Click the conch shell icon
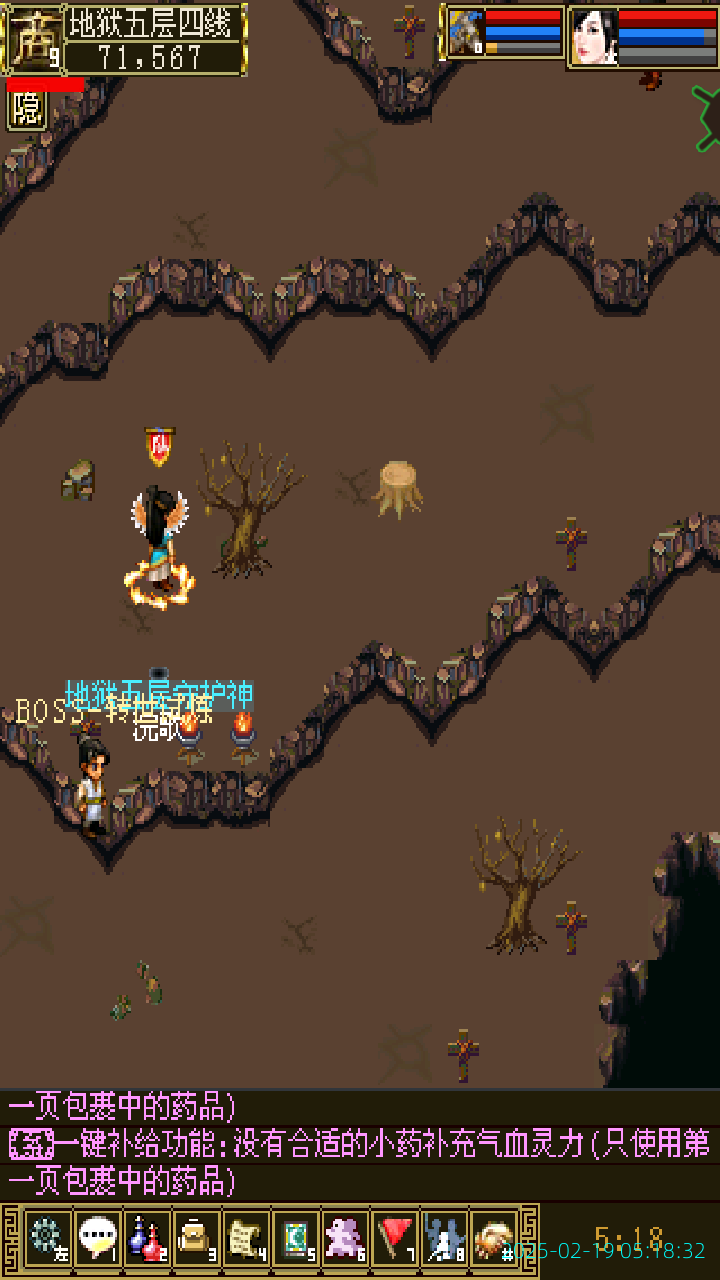Image resolution: width=720 pixels, height=1280 pixels. tap(494, 1239)
